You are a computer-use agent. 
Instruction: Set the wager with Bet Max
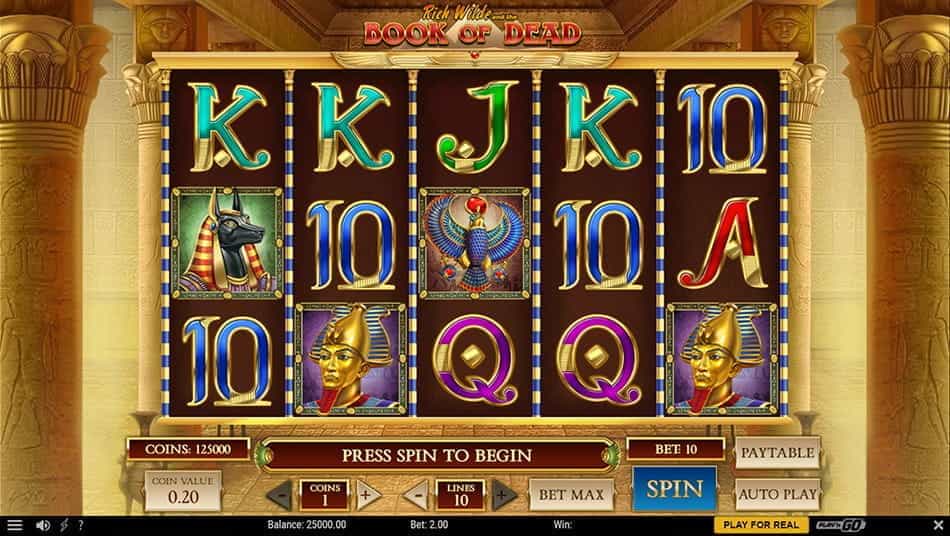point(571,493)
